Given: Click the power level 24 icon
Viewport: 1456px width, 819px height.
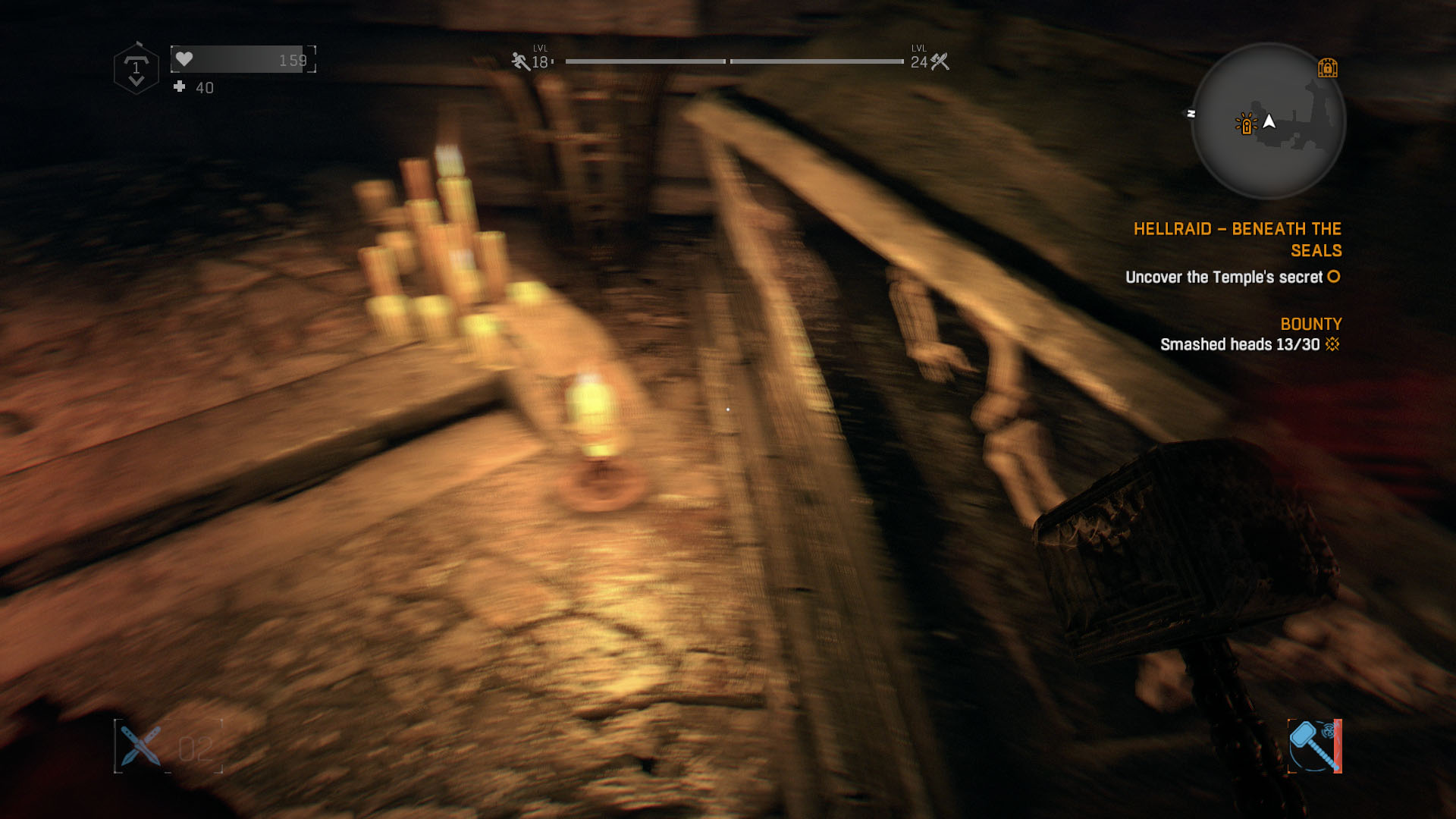Looking at the screenshot, I should coord(940,61).
